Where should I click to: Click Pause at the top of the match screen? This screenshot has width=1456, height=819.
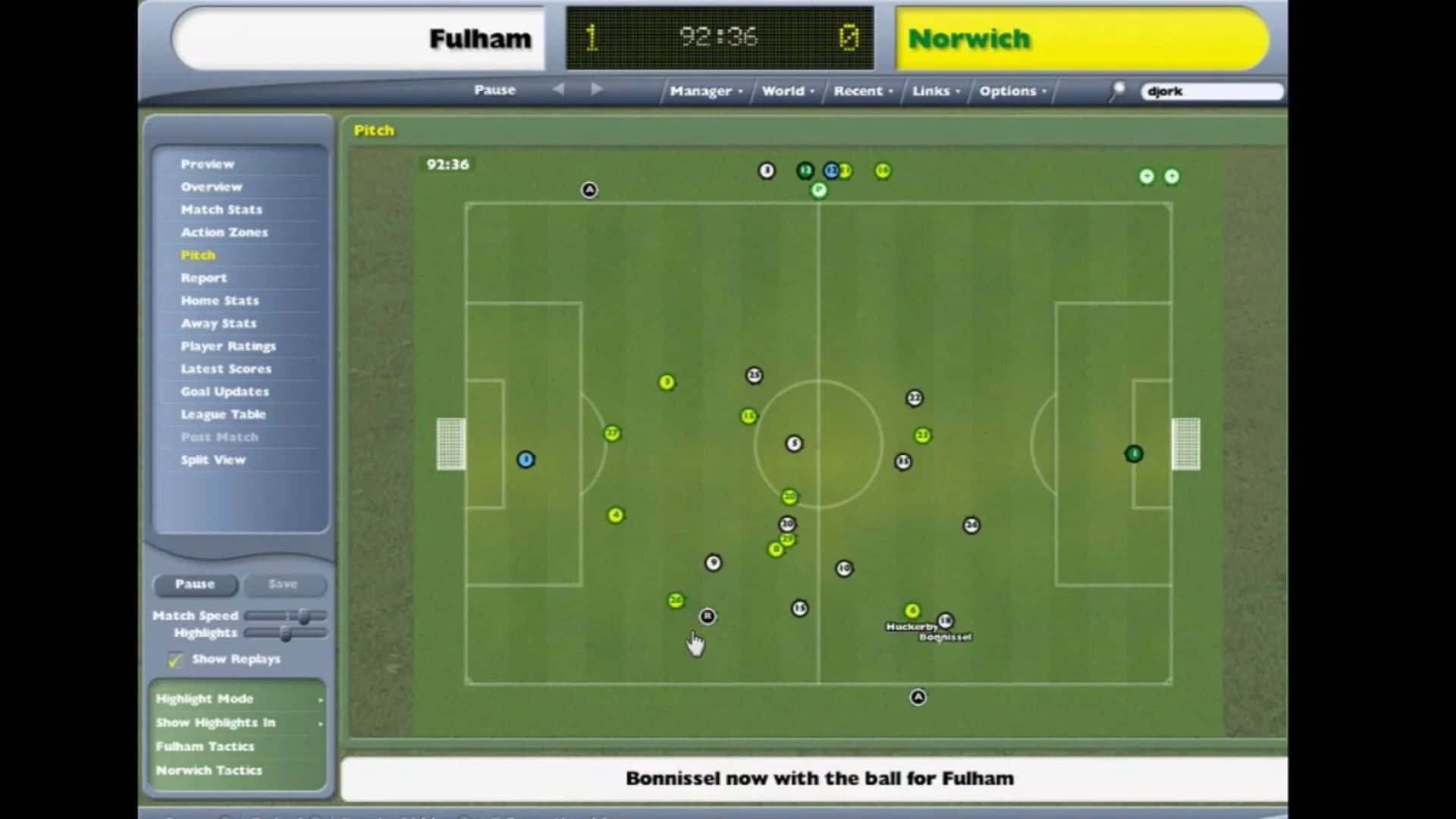[494, 89]
